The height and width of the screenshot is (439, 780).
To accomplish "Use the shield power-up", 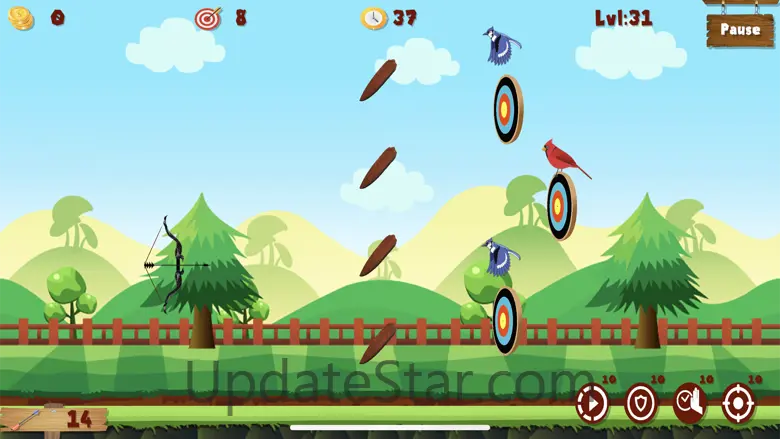I will point(641,402).
